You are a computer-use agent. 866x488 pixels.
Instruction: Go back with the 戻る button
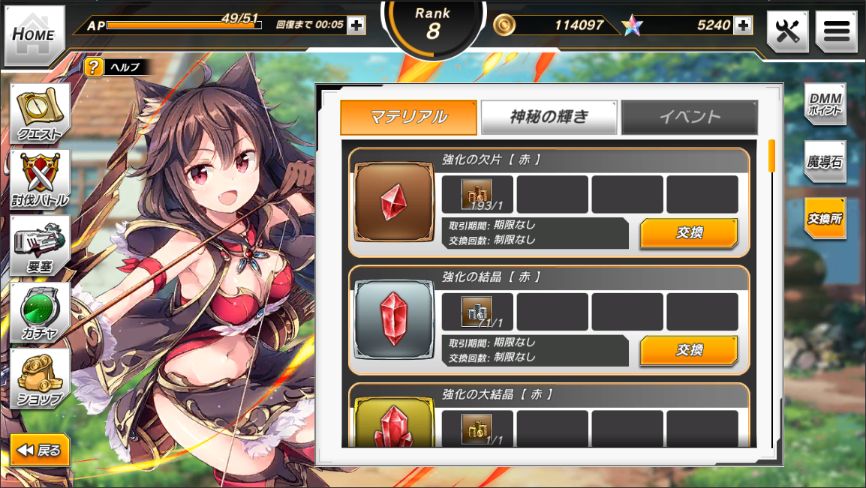[x=40, y=450]
